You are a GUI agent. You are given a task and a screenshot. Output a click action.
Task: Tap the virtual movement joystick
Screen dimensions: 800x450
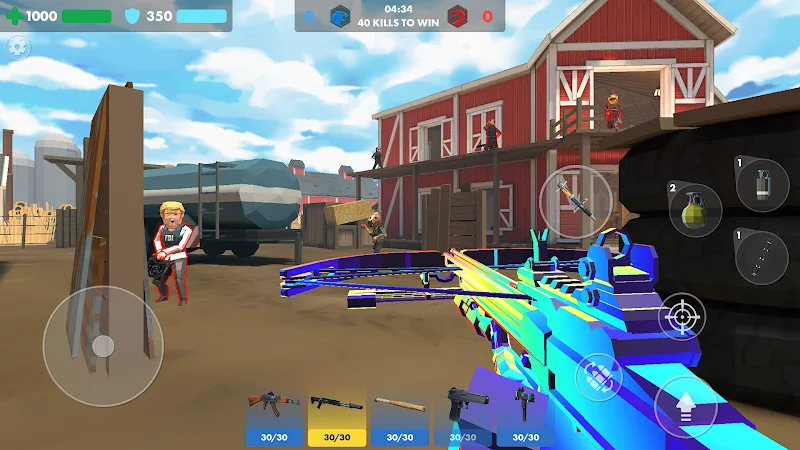(102, 346)
